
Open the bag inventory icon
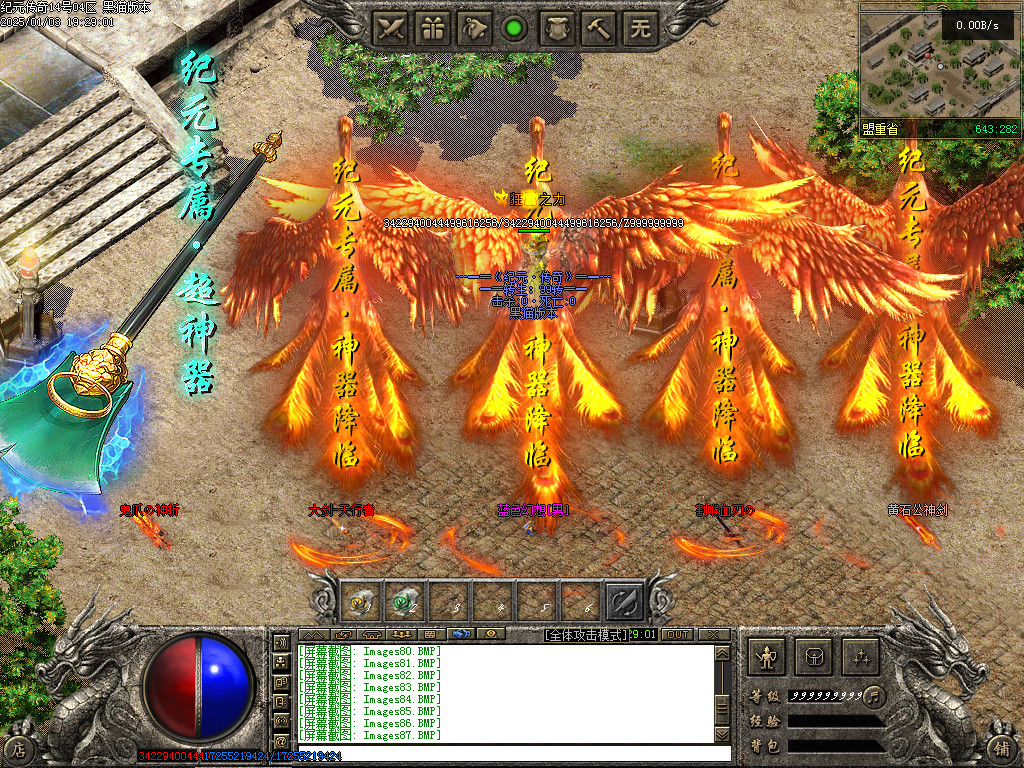coord(813,657)
